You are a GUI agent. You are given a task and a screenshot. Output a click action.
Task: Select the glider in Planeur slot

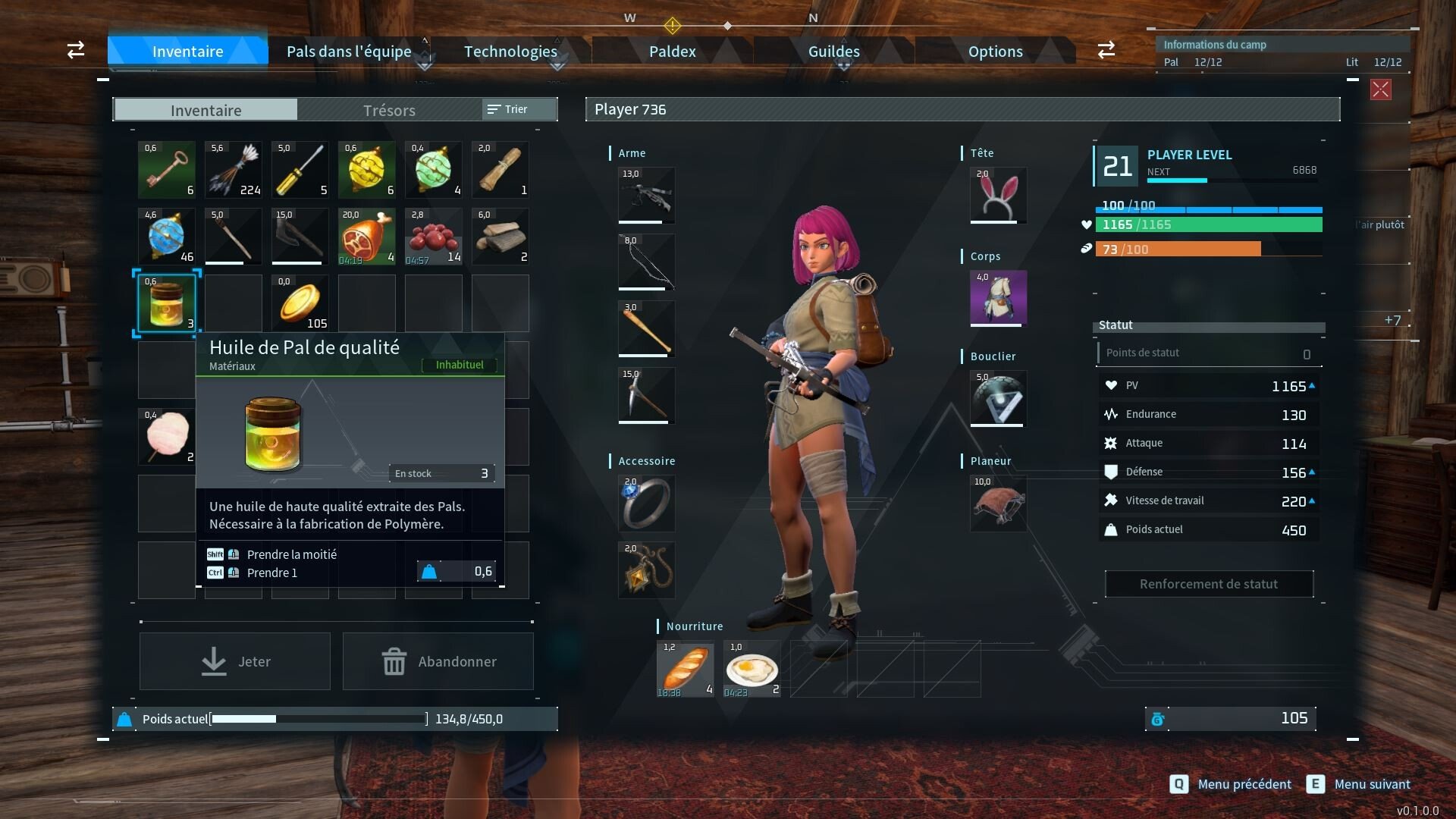tap(998, 504)
